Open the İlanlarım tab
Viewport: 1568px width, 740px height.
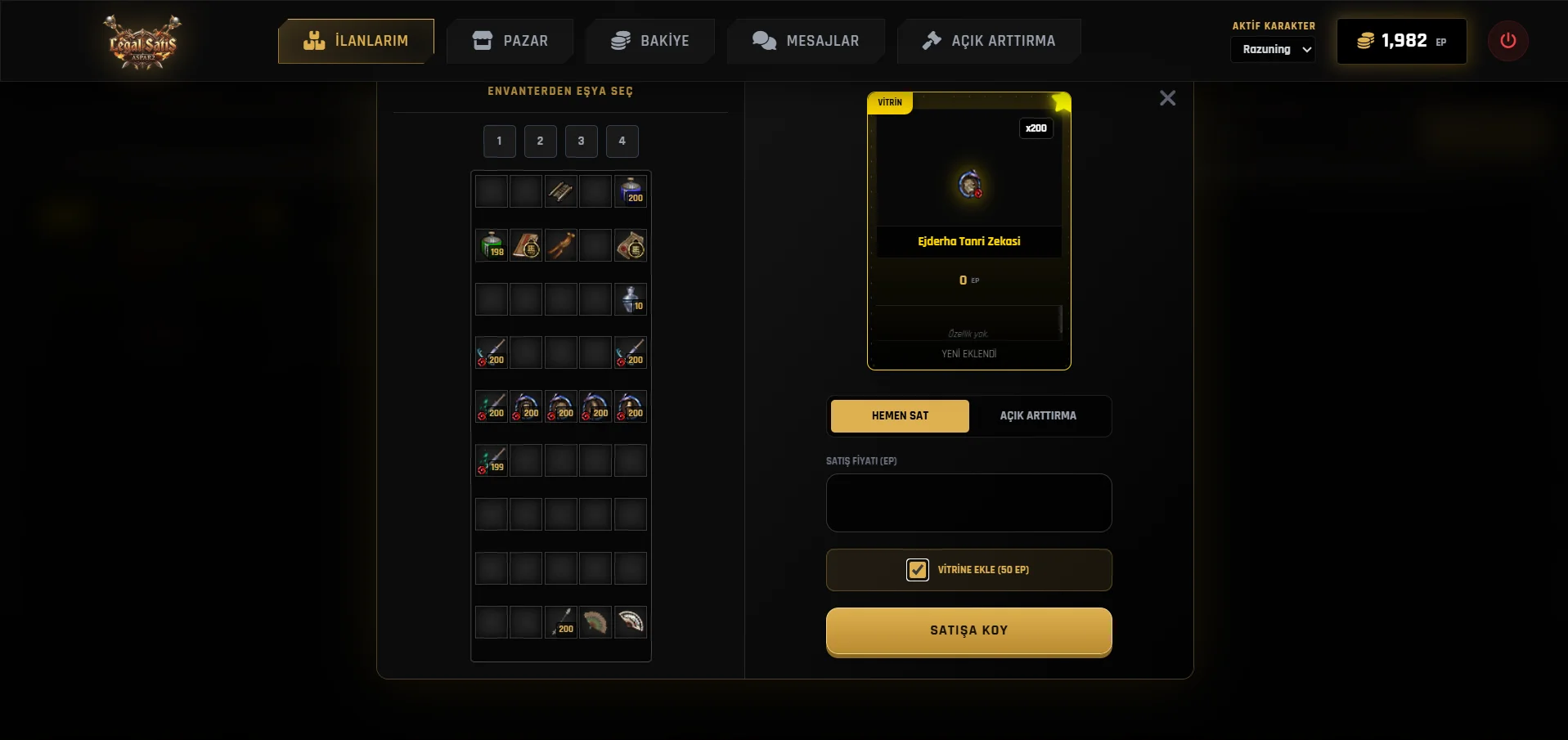click(x=356, y=41)
